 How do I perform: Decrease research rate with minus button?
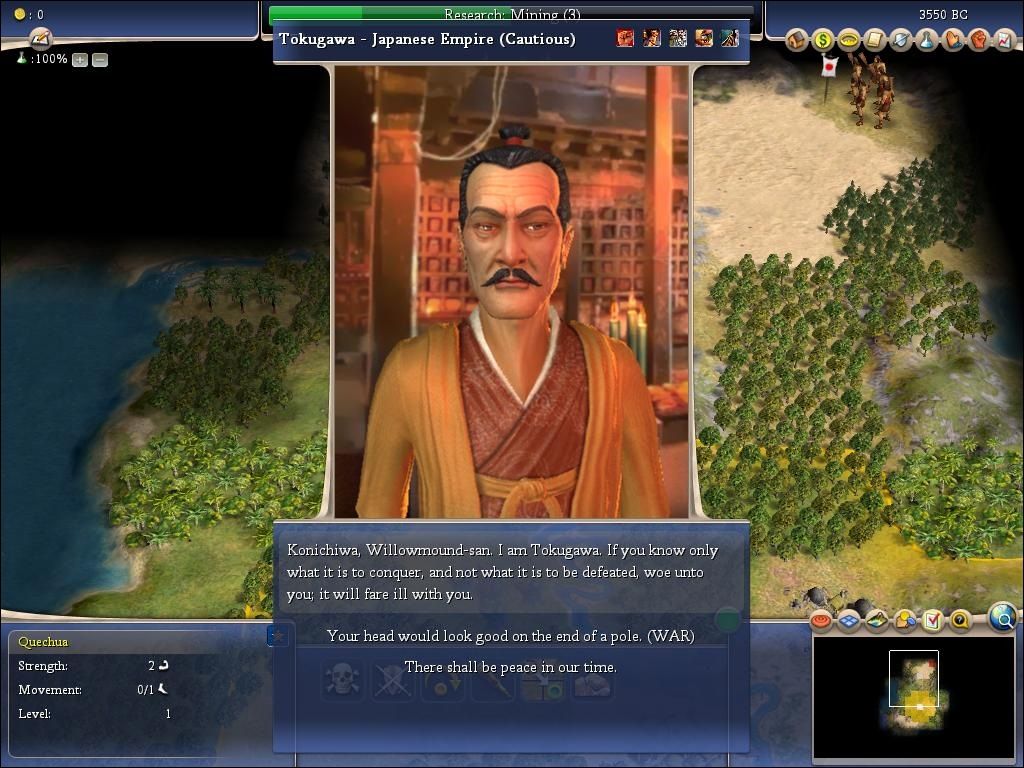pyautogui.click(x=100, y=60)
